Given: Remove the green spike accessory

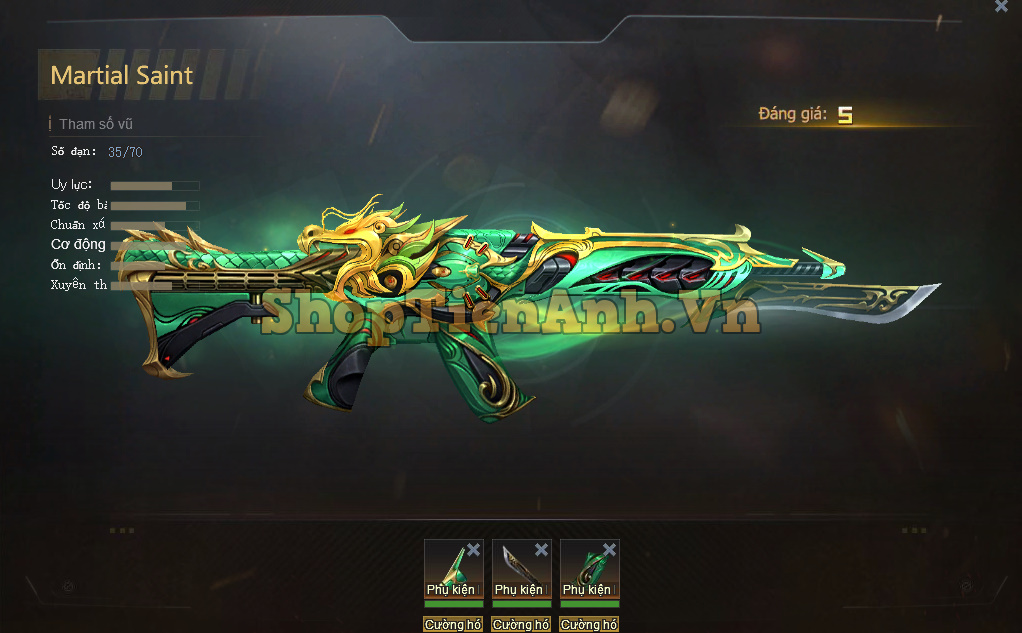Looking at the screenshot, I should 473,549.
